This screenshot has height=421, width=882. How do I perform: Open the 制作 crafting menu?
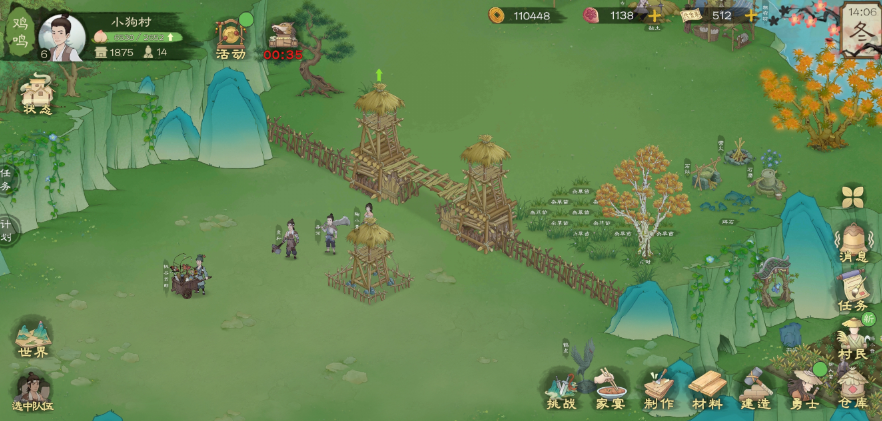658,389
